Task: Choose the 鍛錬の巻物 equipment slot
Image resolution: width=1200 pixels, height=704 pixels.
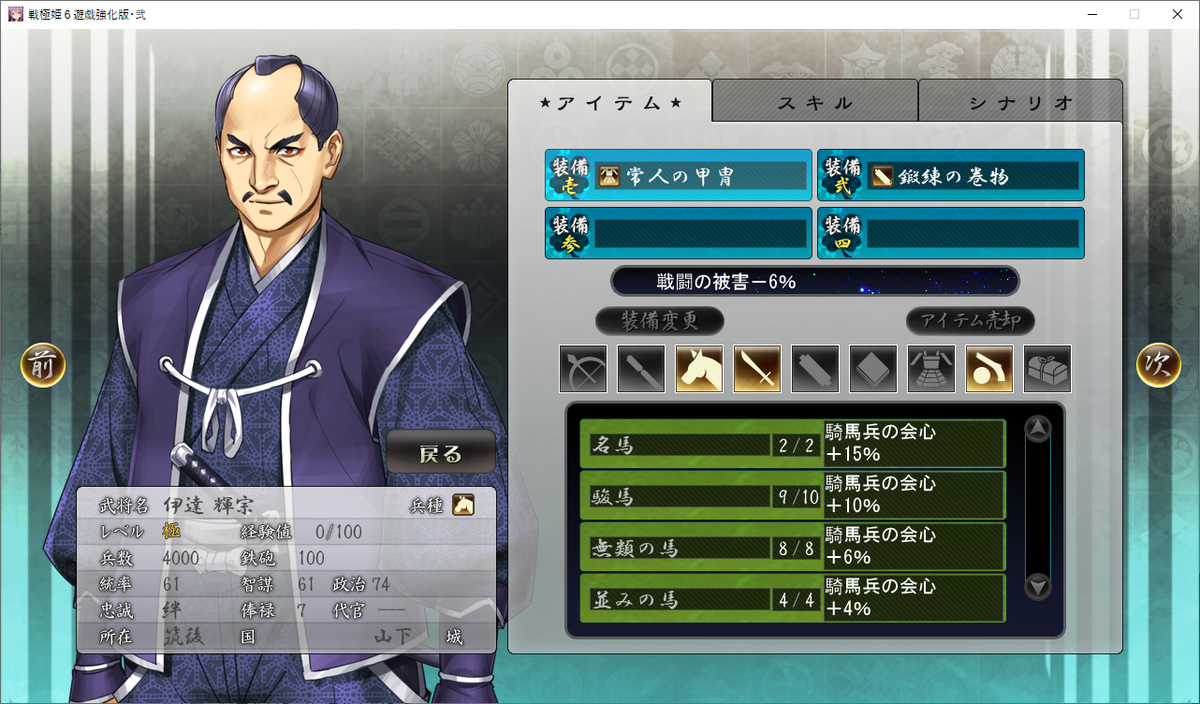Action: (x=950, y=176)
